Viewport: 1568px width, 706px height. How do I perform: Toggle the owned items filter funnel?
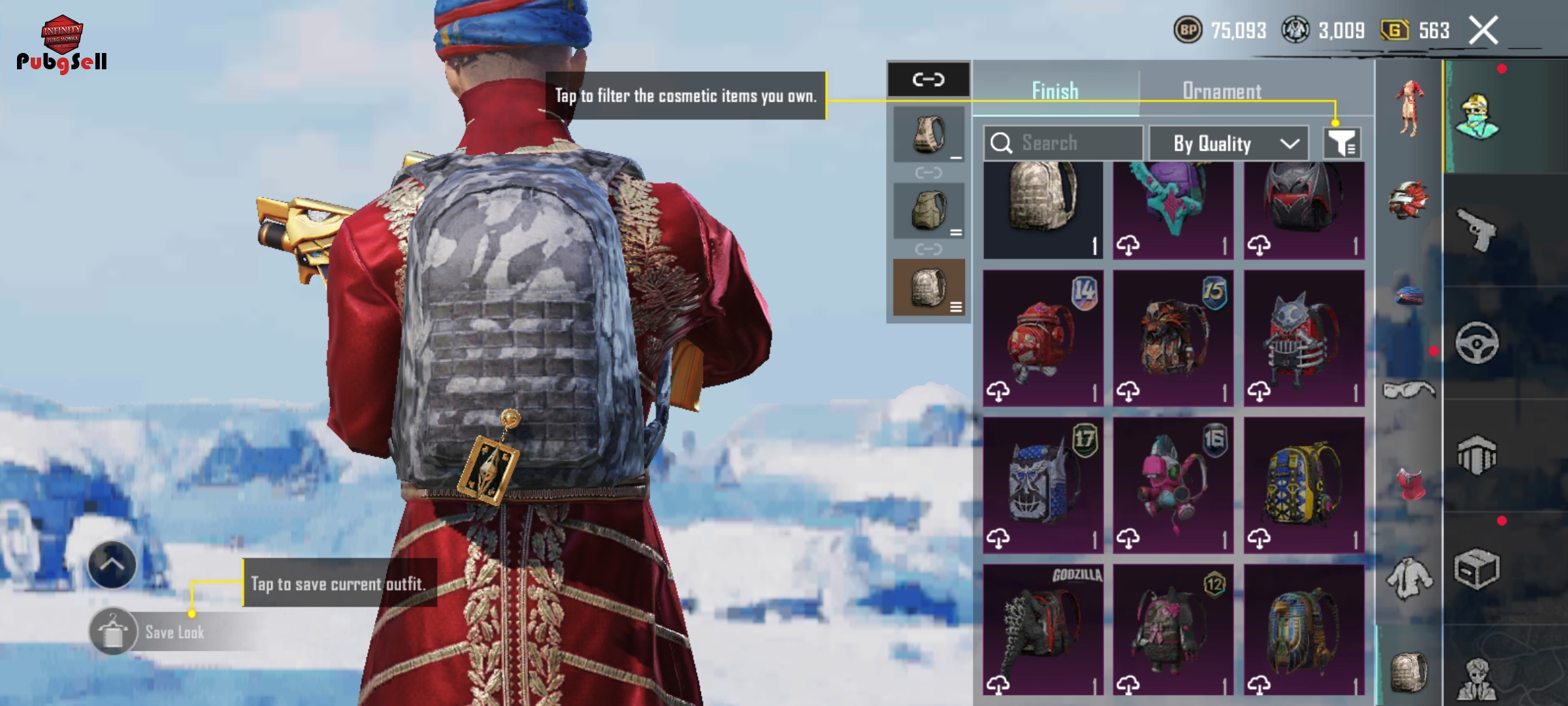(x=1342, y=143)
